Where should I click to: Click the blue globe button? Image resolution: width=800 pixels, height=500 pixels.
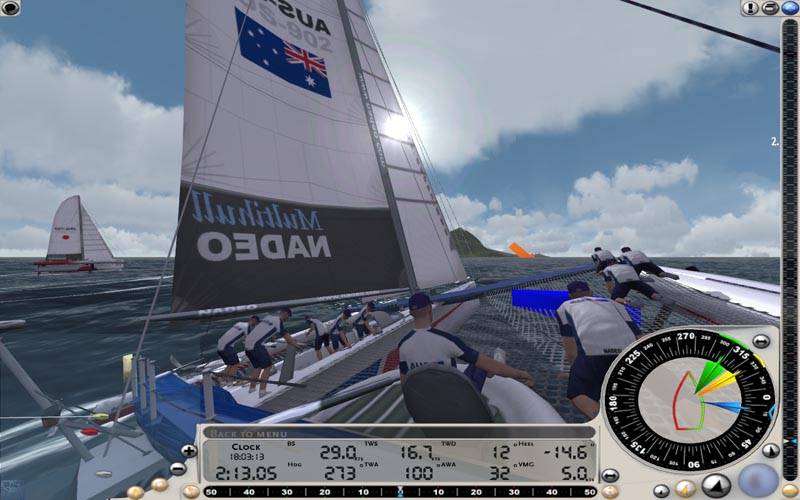[x=790, y=8]
